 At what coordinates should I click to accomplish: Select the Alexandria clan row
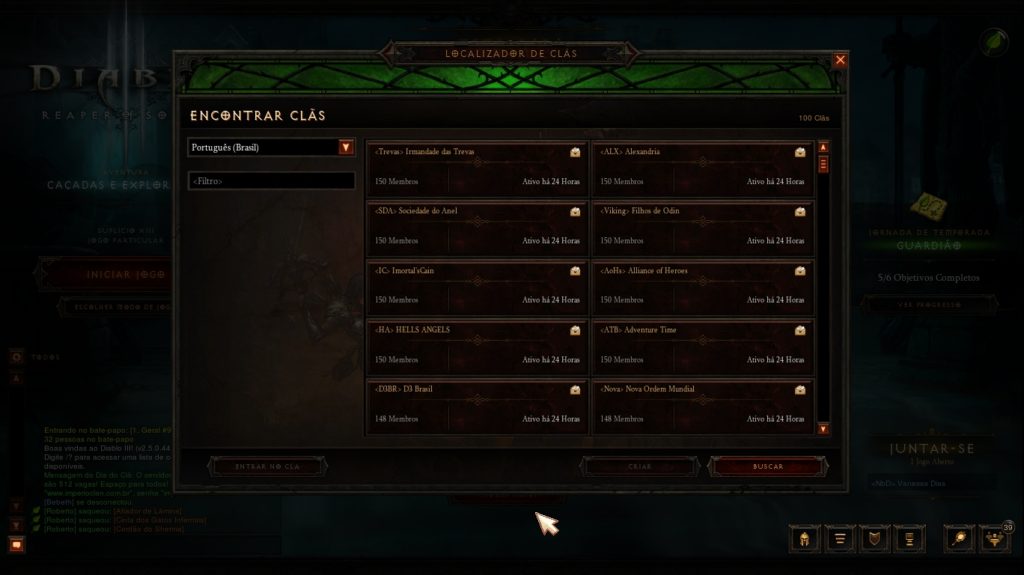tap(702, 167)
